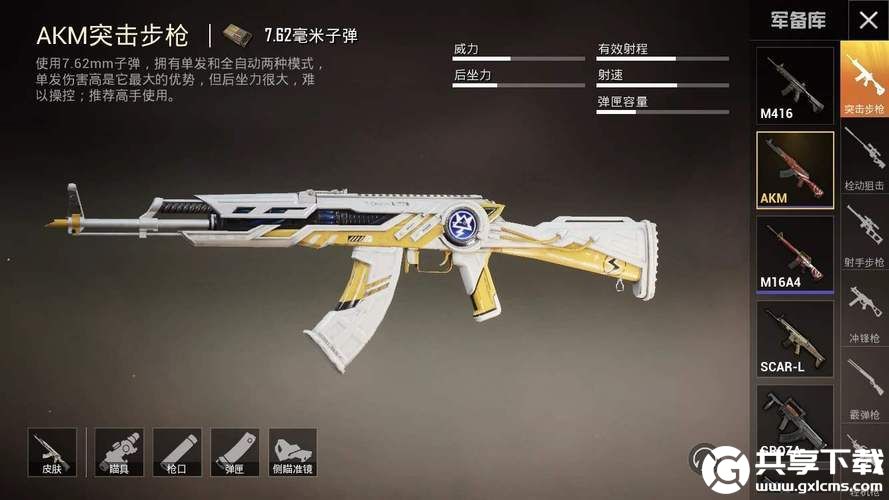Open the 侧瞄准镜 canted sight slot

coord(293,453)
